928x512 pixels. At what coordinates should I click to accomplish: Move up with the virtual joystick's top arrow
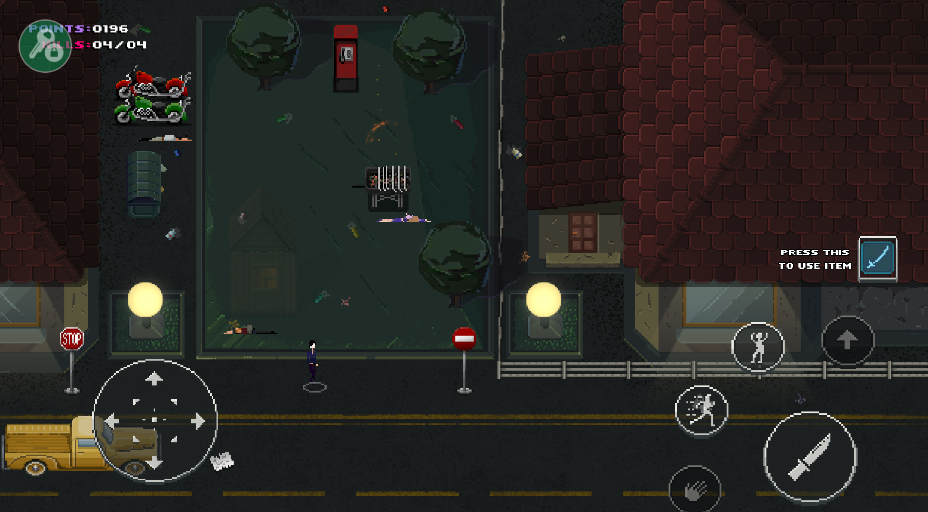coord(154,378)
